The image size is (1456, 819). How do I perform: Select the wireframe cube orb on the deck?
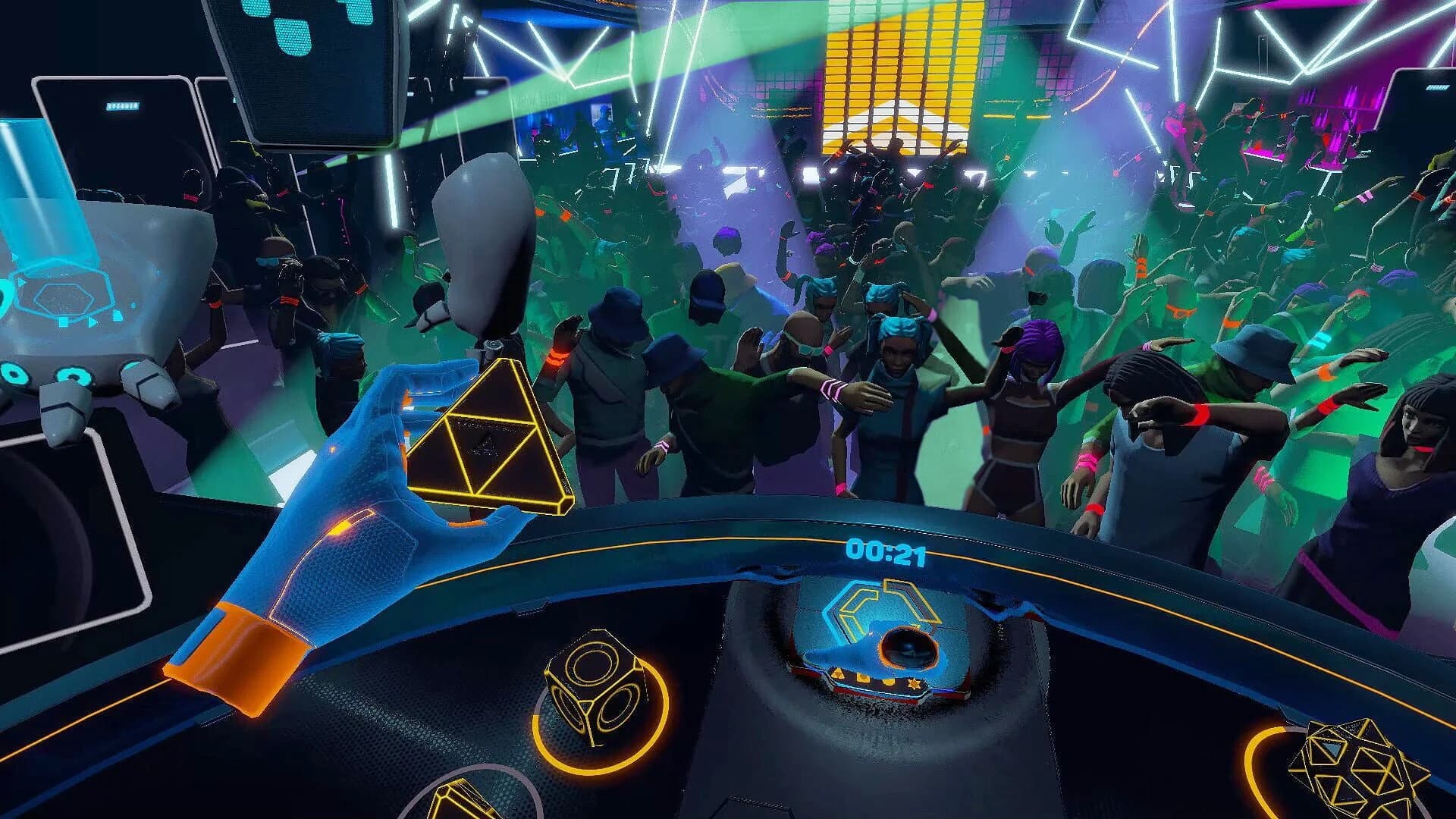[x=595, y=685]
